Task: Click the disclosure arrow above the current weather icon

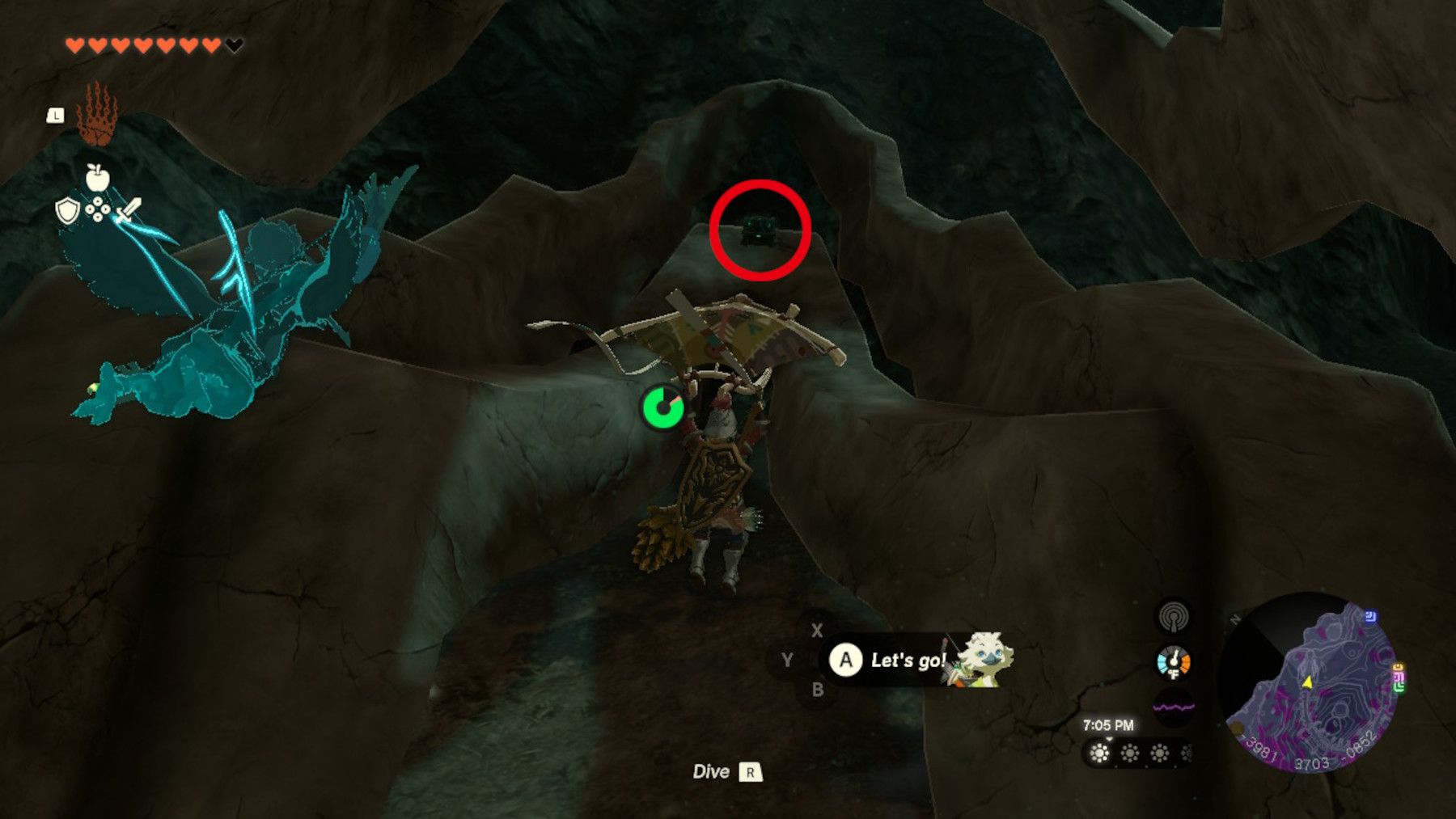Action: [1108, 738]
